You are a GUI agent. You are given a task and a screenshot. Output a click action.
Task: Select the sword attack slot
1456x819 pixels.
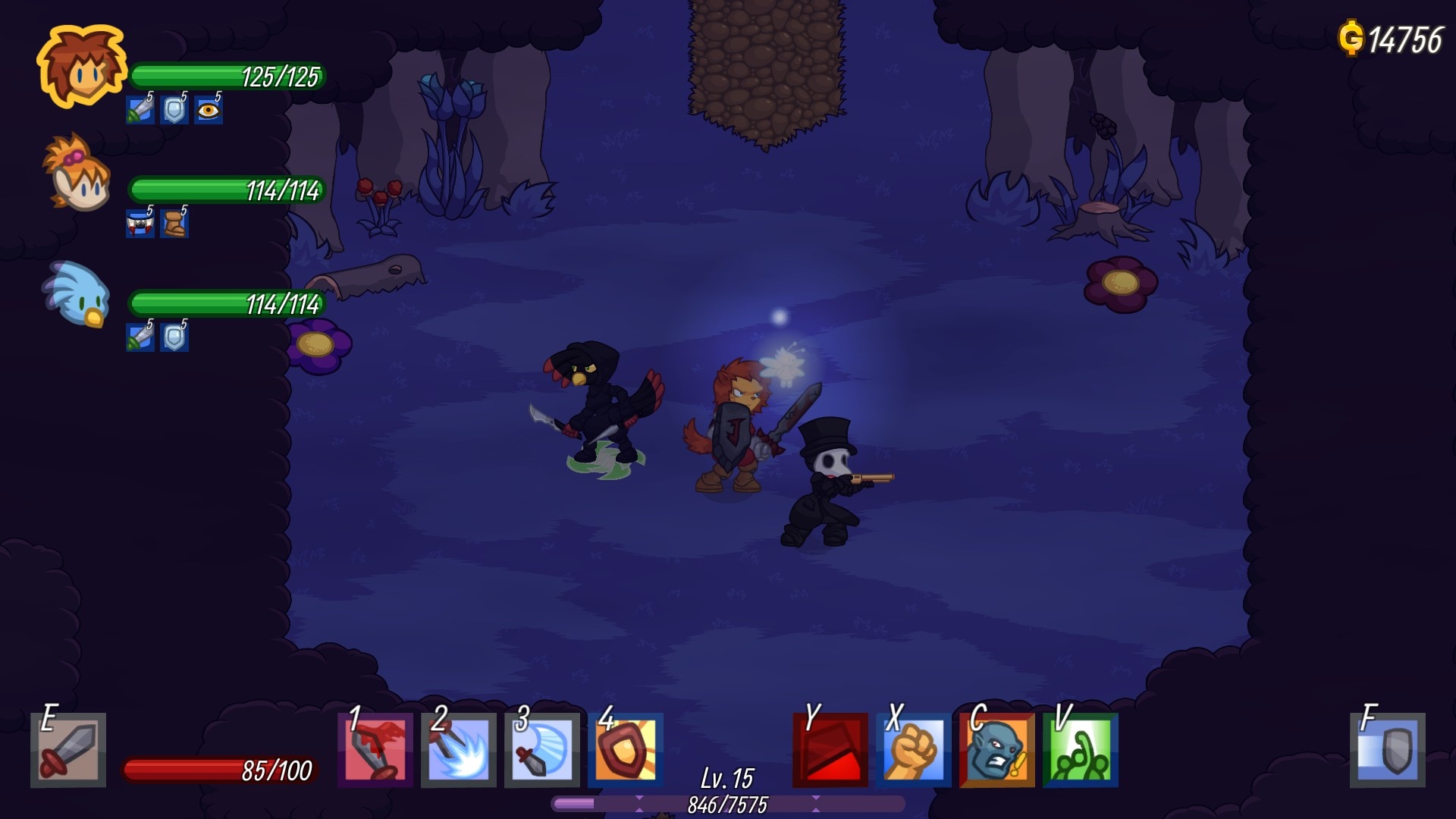point(68,750)
